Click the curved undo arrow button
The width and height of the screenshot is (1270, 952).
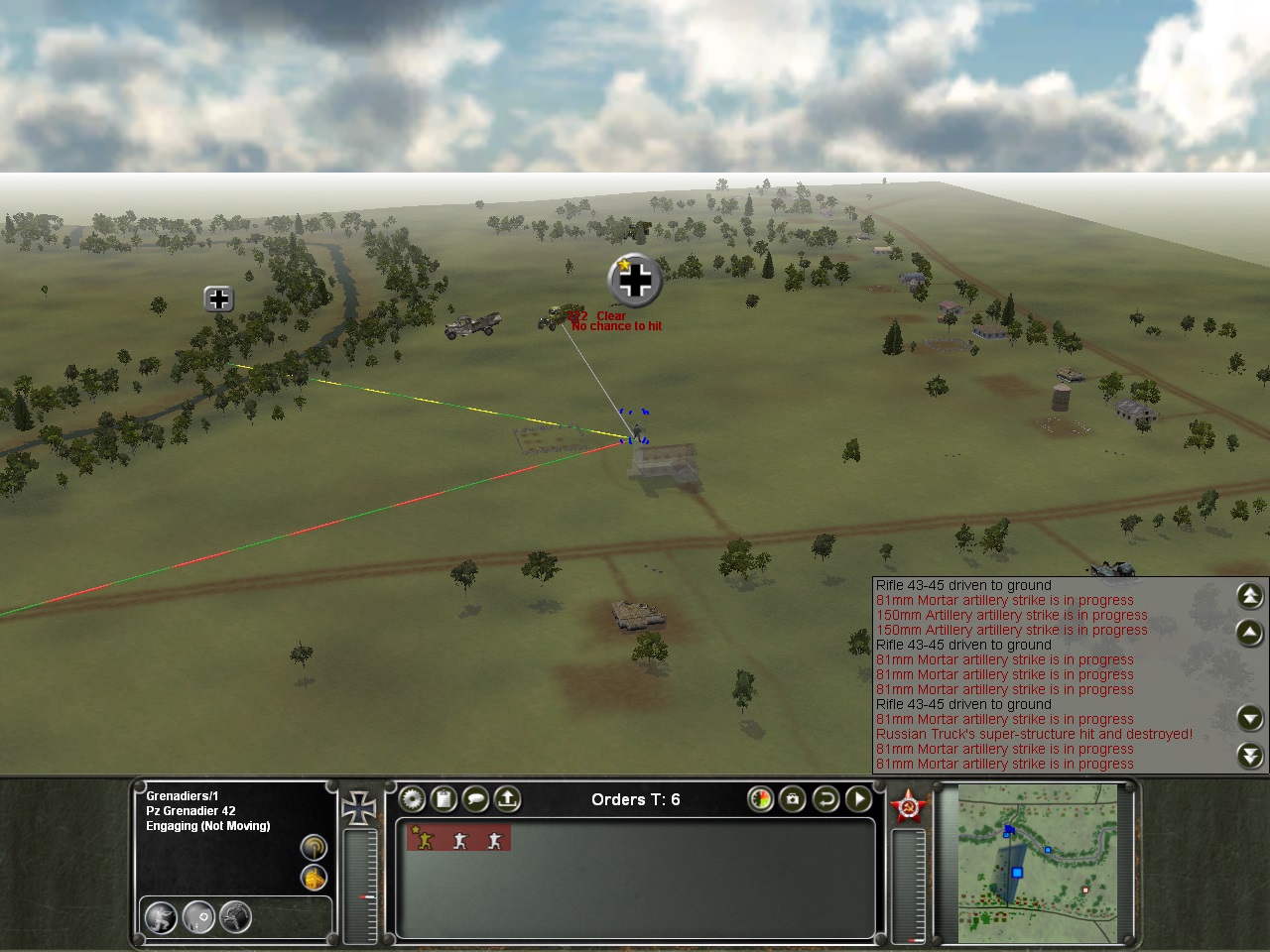(825, 798)
